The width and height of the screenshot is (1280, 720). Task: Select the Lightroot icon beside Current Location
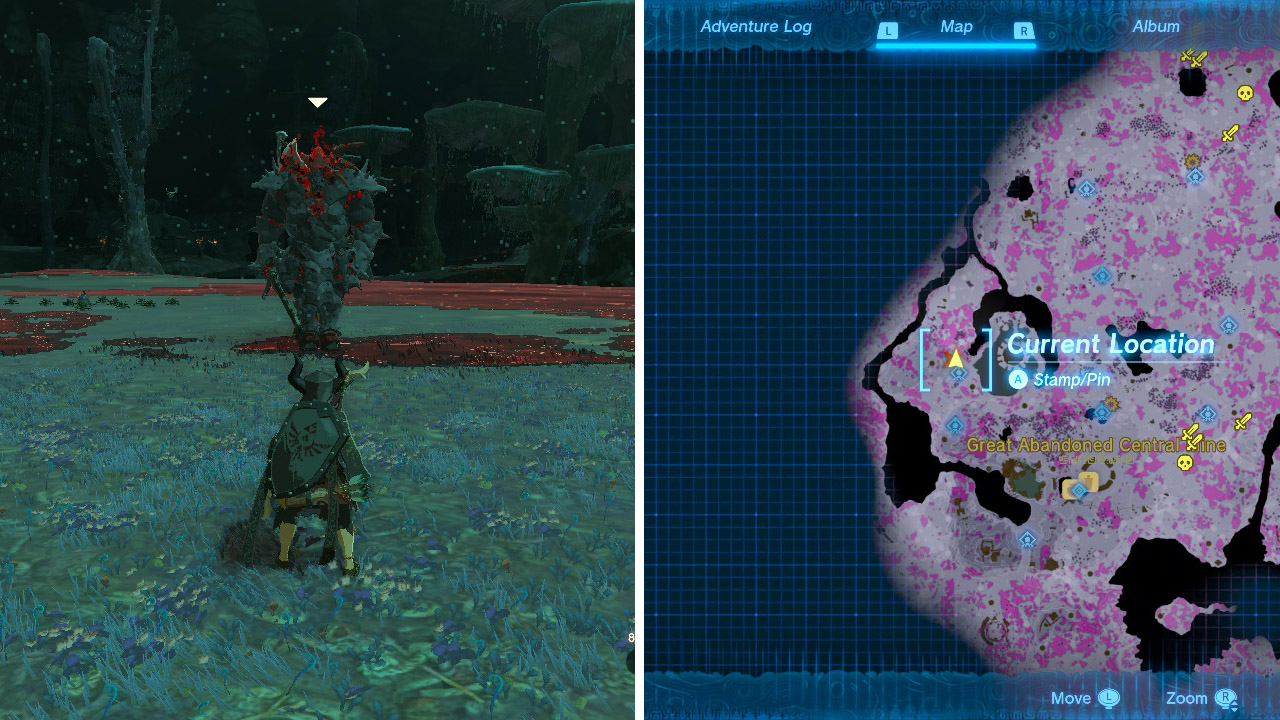tap(958, 375)
